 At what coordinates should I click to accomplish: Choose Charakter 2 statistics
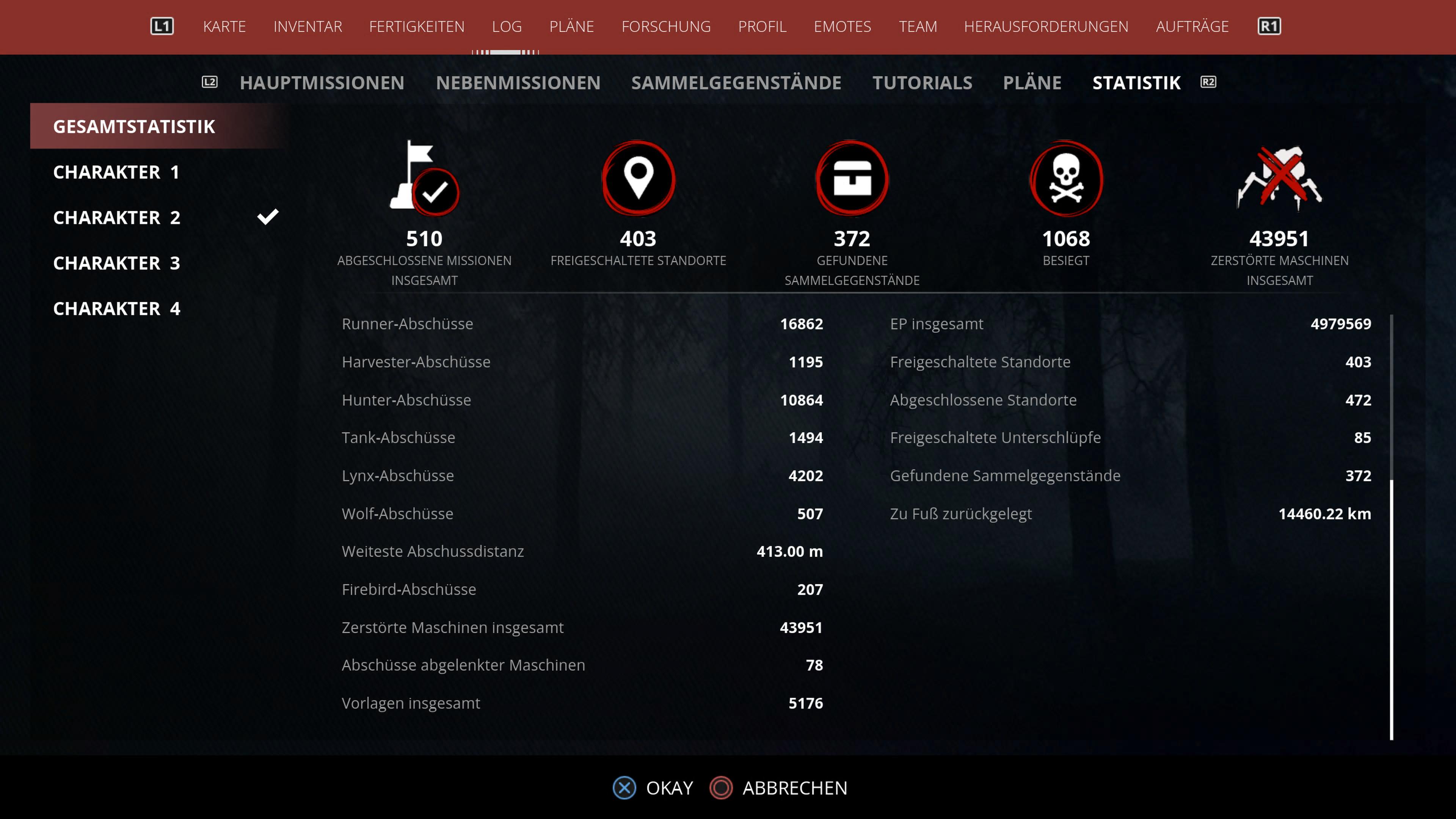click(x=116, y=218)
